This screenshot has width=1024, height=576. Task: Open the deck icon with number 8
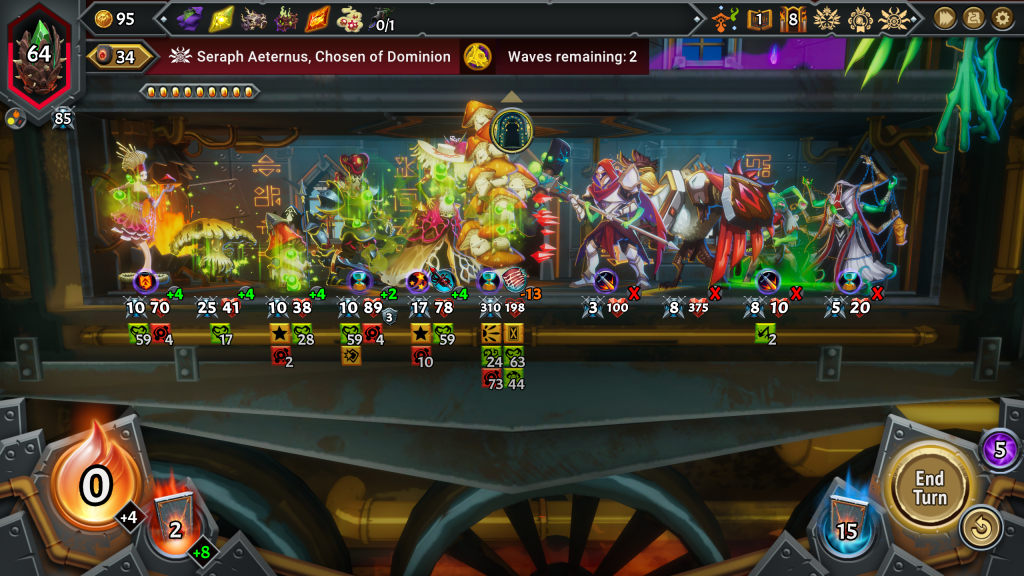coord(793,18)
